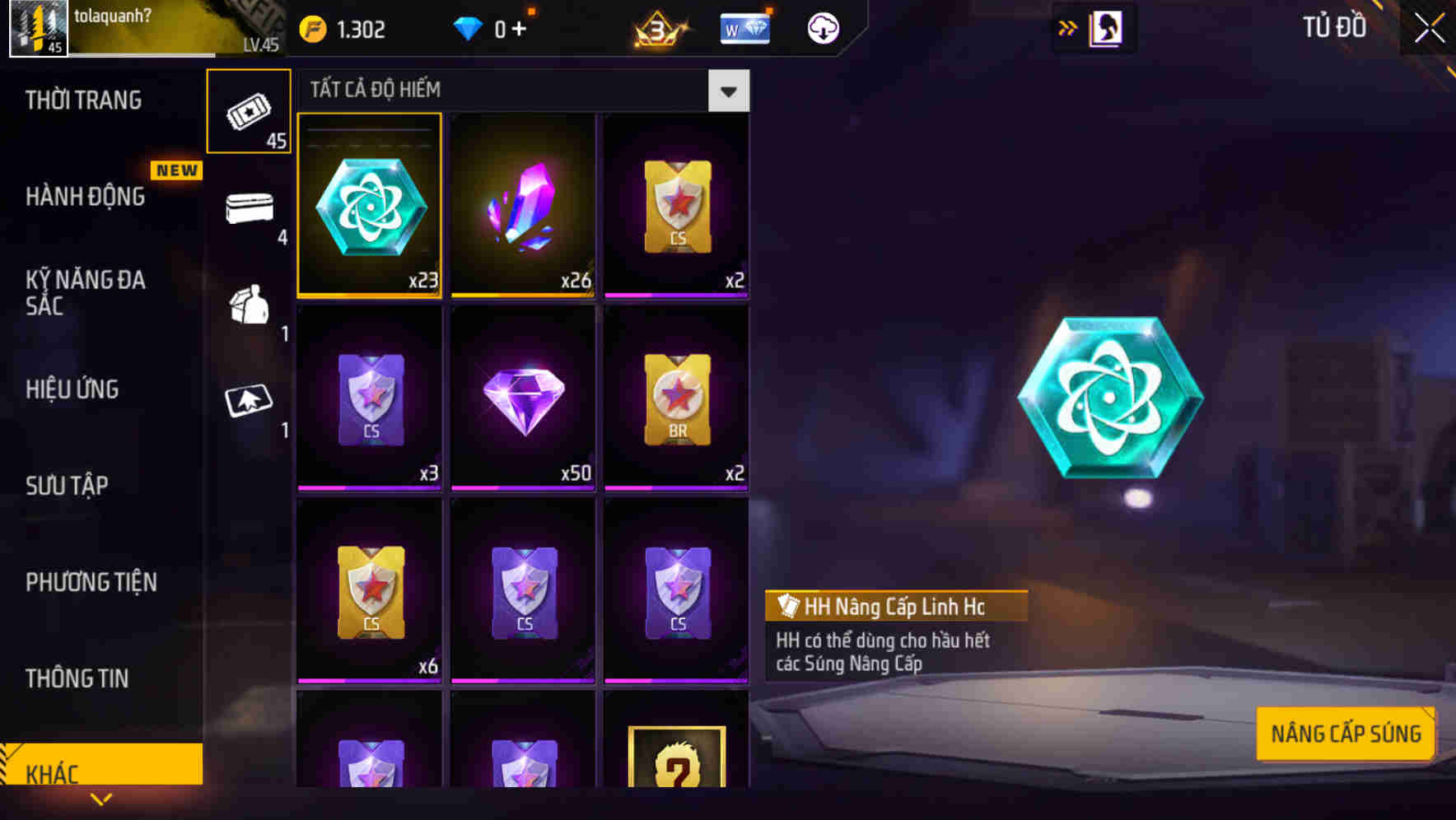Image resolution: width=1456 pixels, height=820 pixels.
Task: Click the pink progress bar under the x50 diamond
Action: click(x=524, y=489)
